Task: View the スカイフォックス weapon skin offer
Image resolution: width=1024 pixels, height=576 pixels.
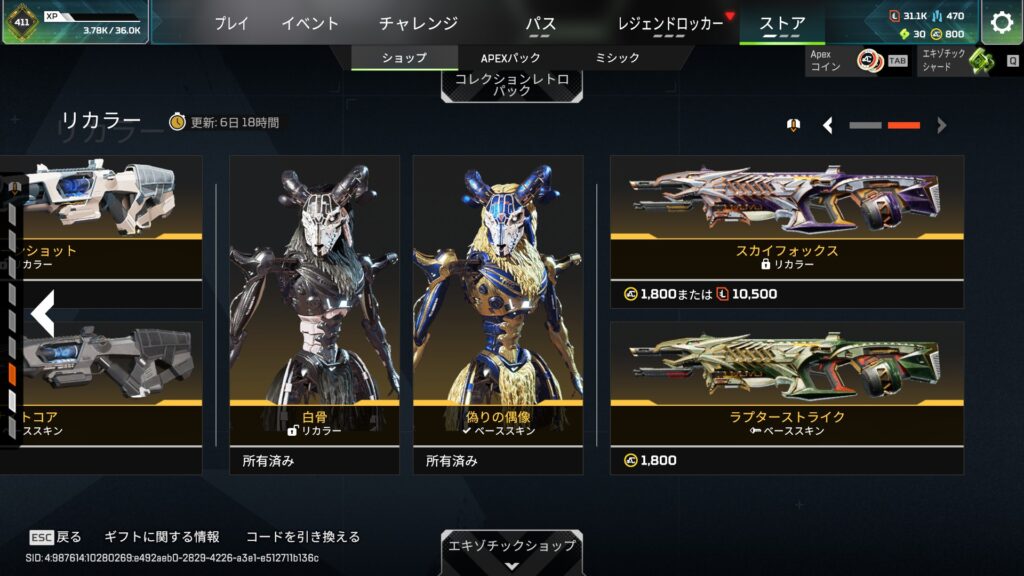Action: coord(787,230)
